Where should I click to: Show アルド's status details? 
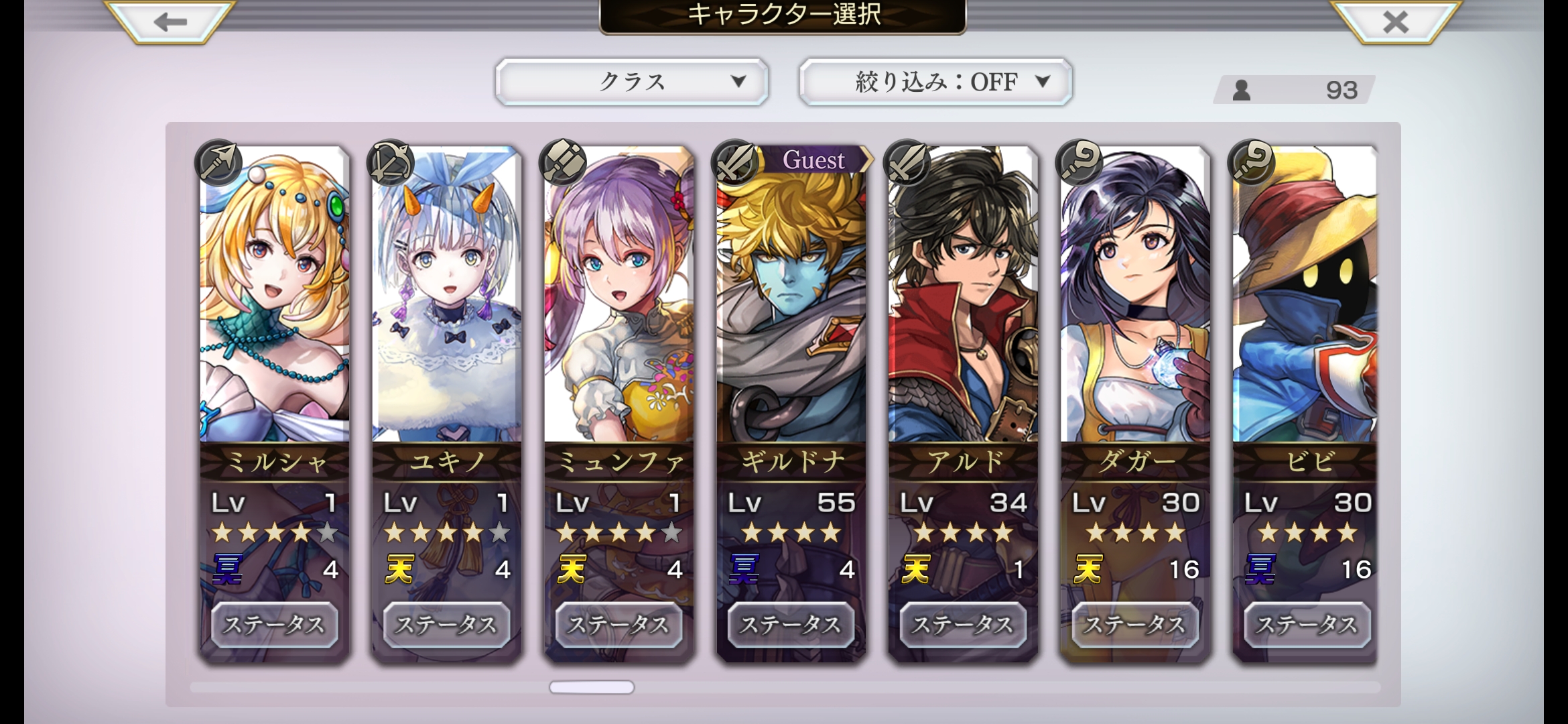(963, 625)
